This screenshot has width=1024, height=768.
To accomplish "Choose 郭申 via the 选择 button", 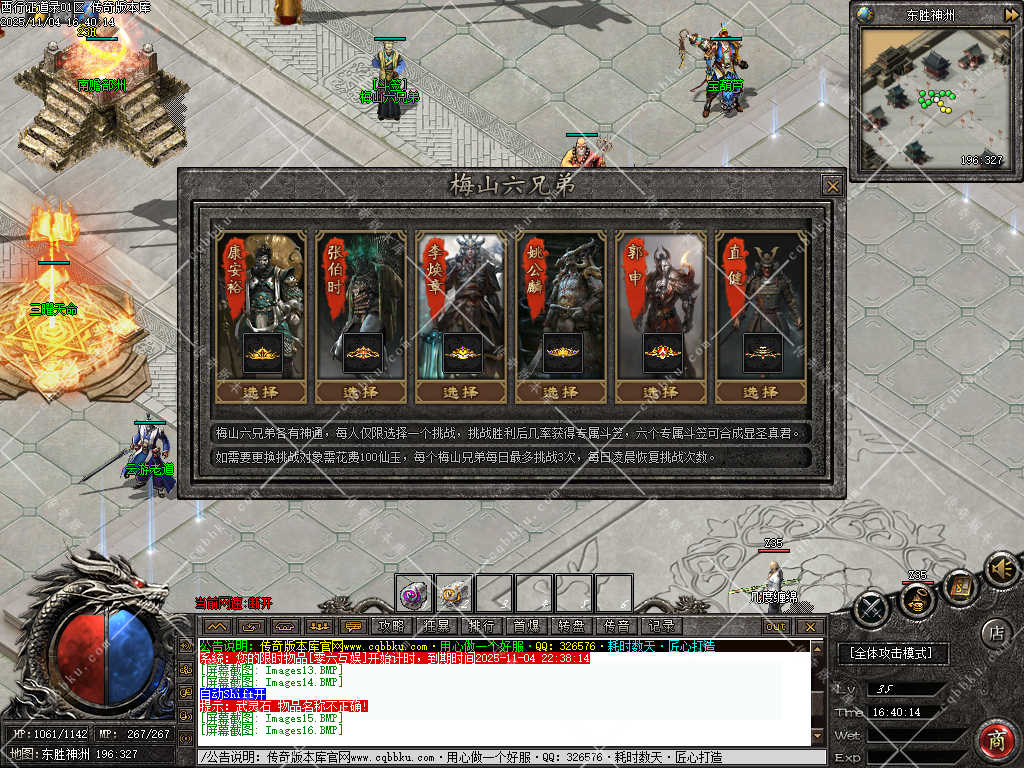I will pyautogui.click(x=660, y=392).
